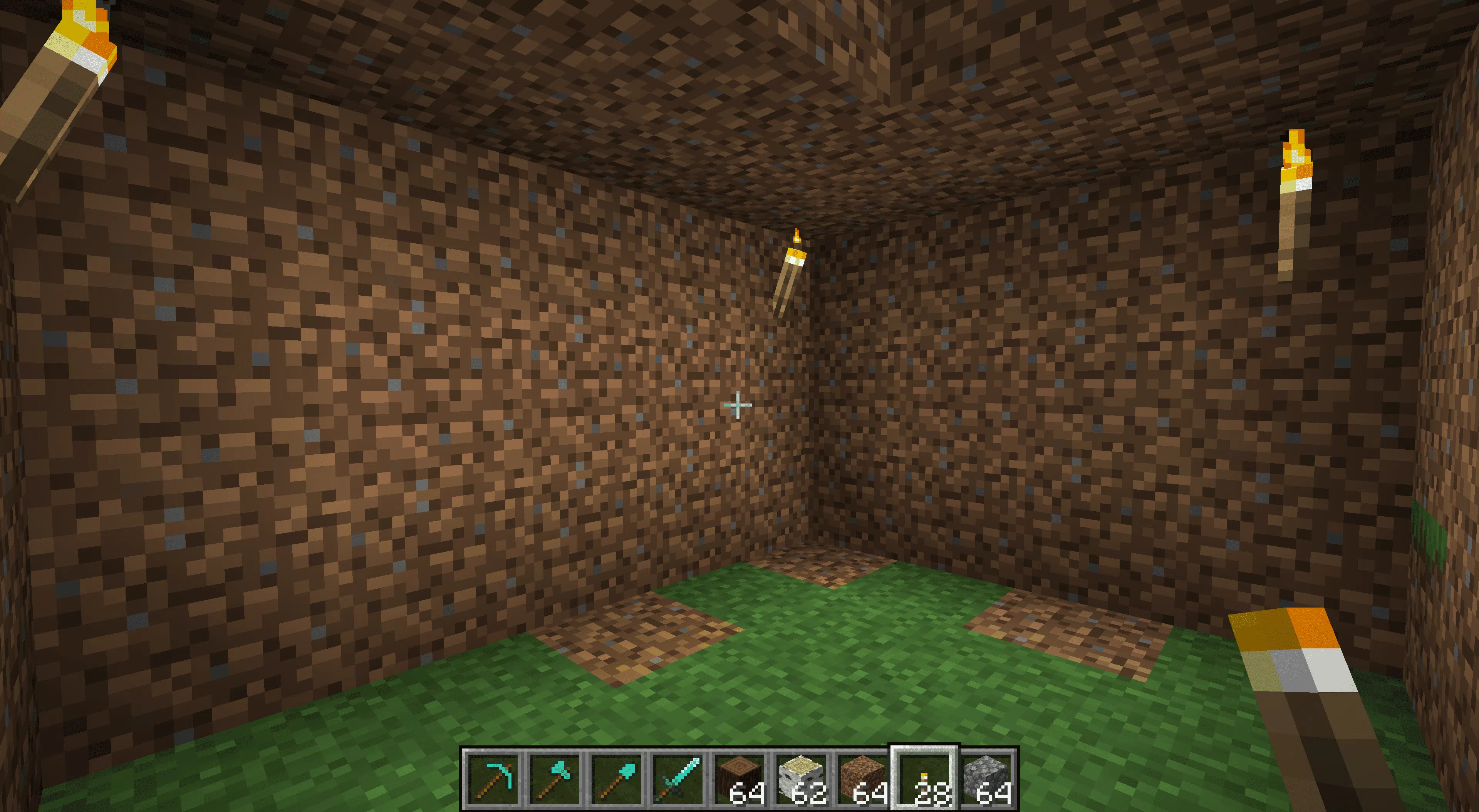Choose the dirt block hotbar slot
This screenshot has width=1479, height=812.
coord(863,778)
